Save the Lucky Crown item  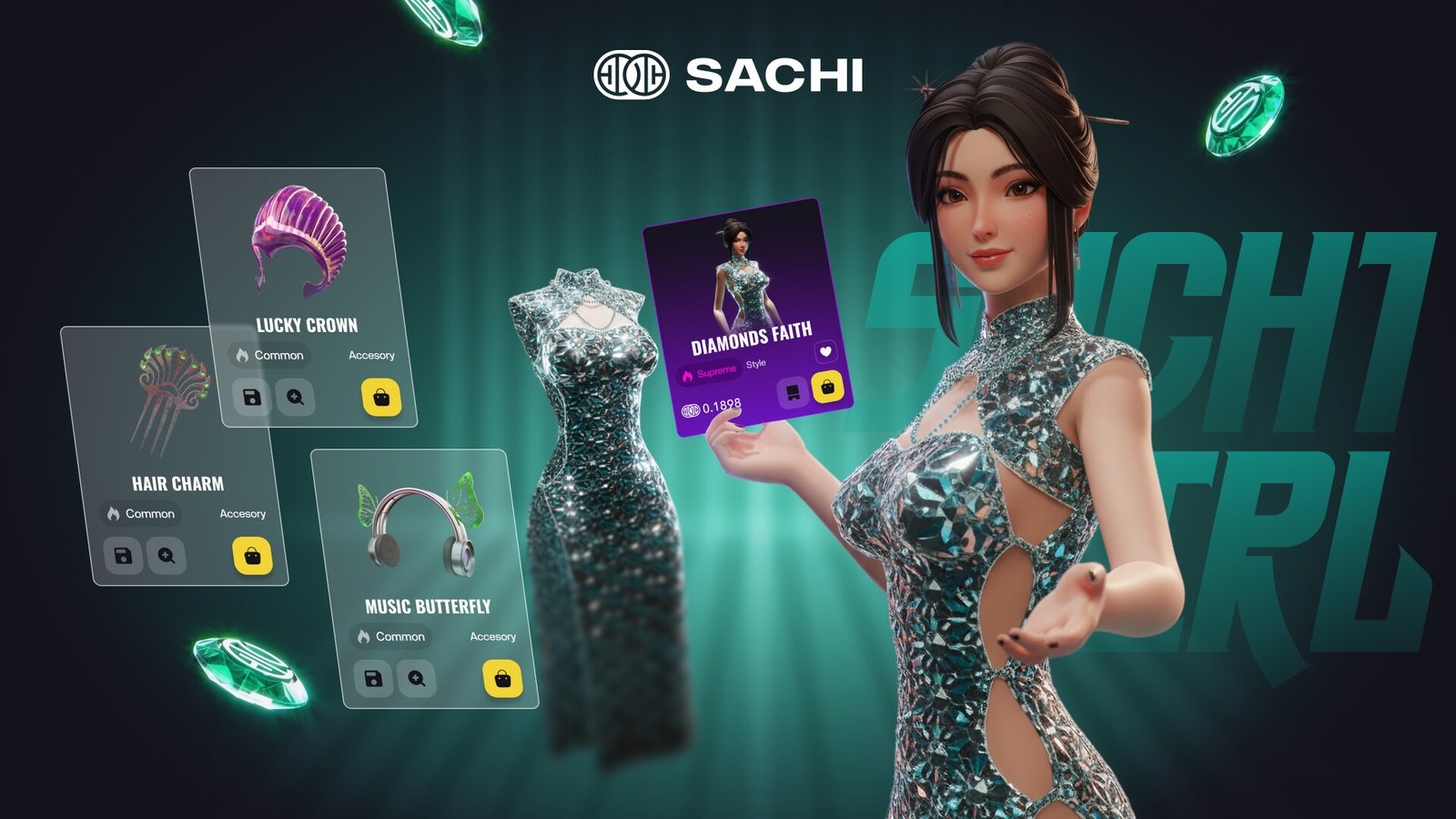point(252,398)
